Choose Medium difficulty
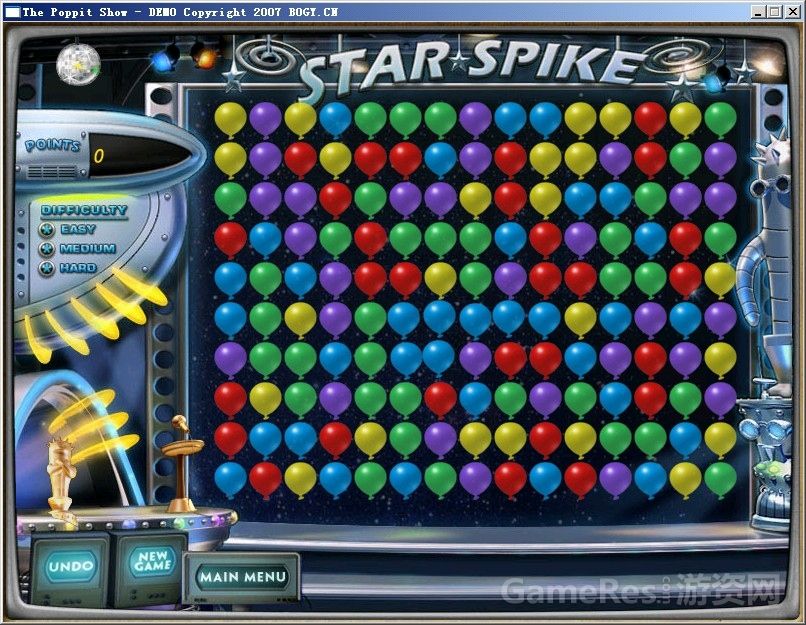 click(x=46, y=248)
